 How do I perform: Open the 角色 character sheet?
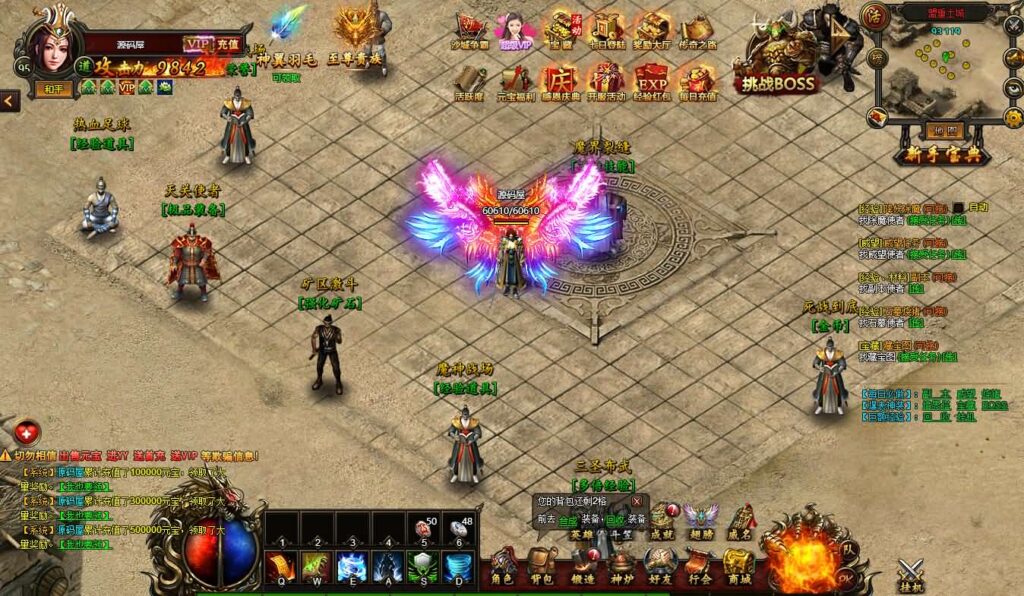click(502, 564)
